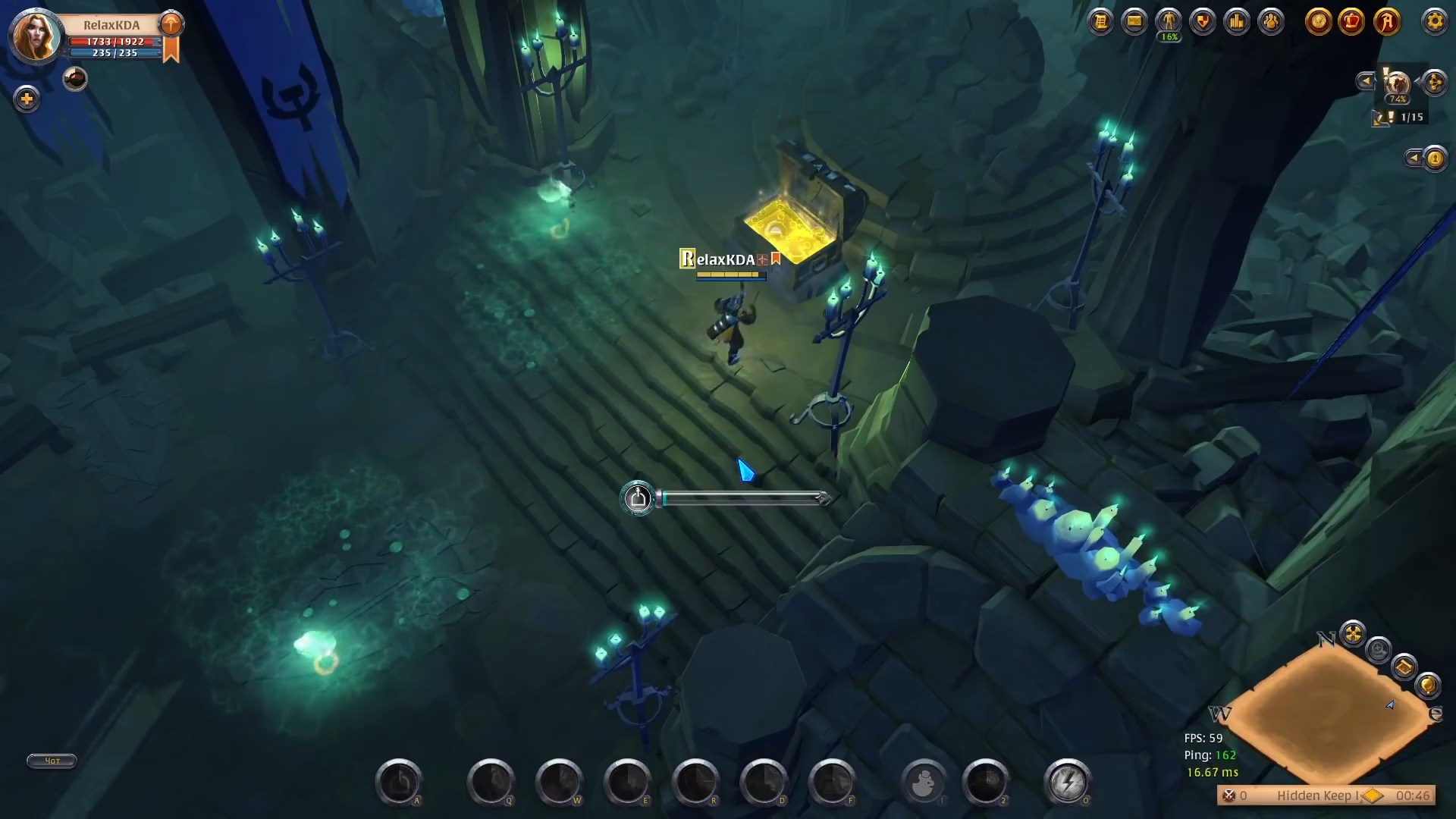This screenshot has height=819, width=1456.
Task: Open the character window icon showing 16%
Action: click(x=1168, y=21)
